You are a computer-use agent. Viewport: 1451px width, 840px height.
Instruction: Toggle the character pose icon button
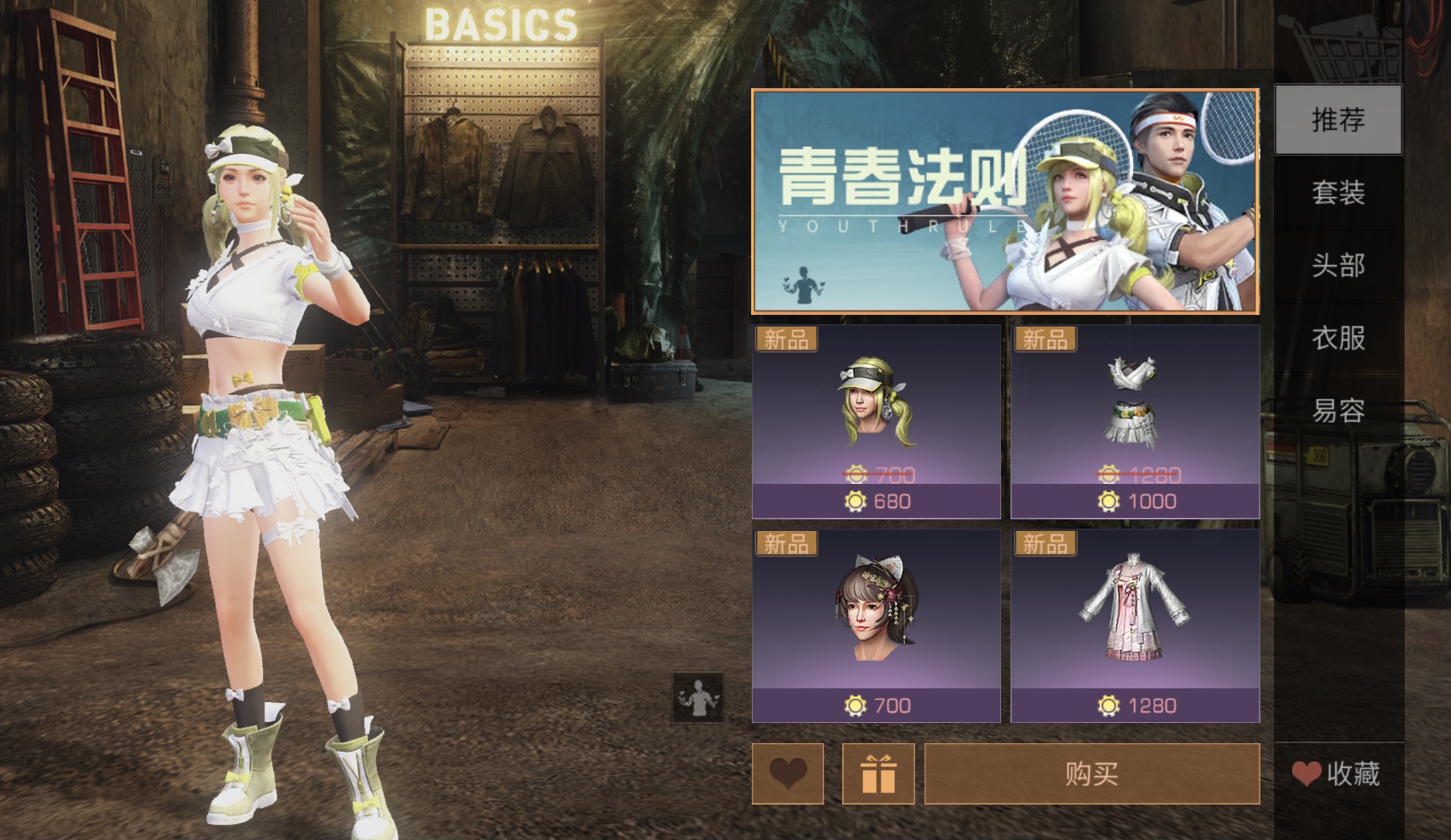[698, 698]
